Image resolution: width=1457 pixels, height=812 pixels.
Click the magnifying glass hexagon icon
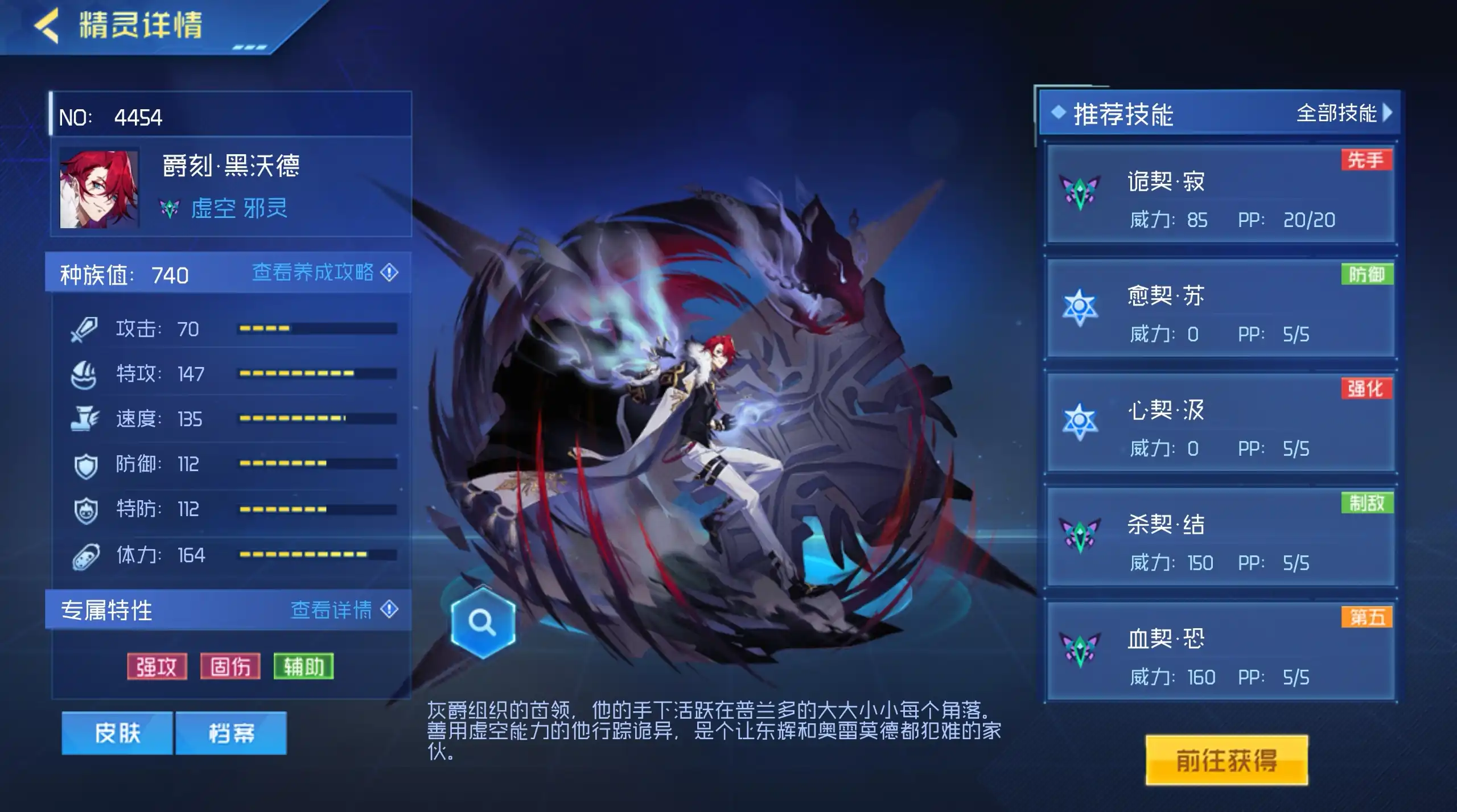[x=483, y=623]
